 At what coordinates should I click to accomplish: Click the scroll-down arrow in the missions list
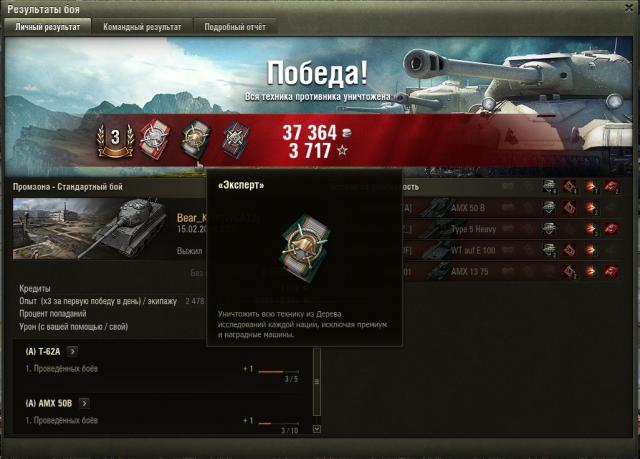pos(317,429)
